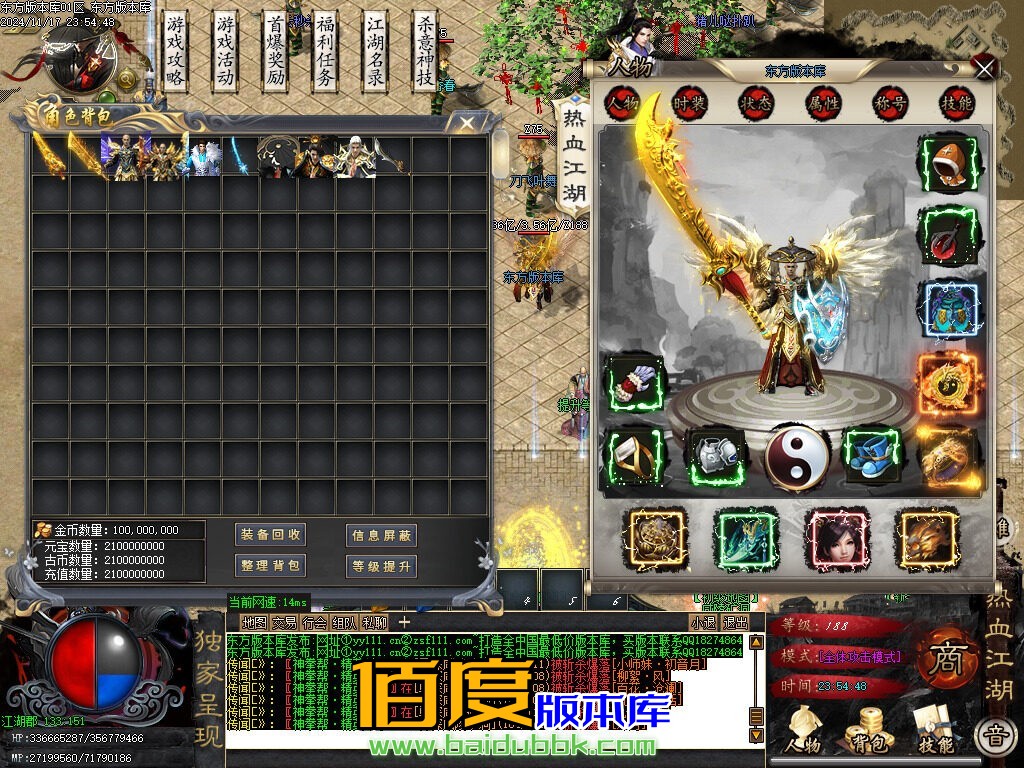The width and height of the screenshot is (1024, 768).
Task: Click the 信息屏蔽 message block button
Action: (x=381, y=535)
